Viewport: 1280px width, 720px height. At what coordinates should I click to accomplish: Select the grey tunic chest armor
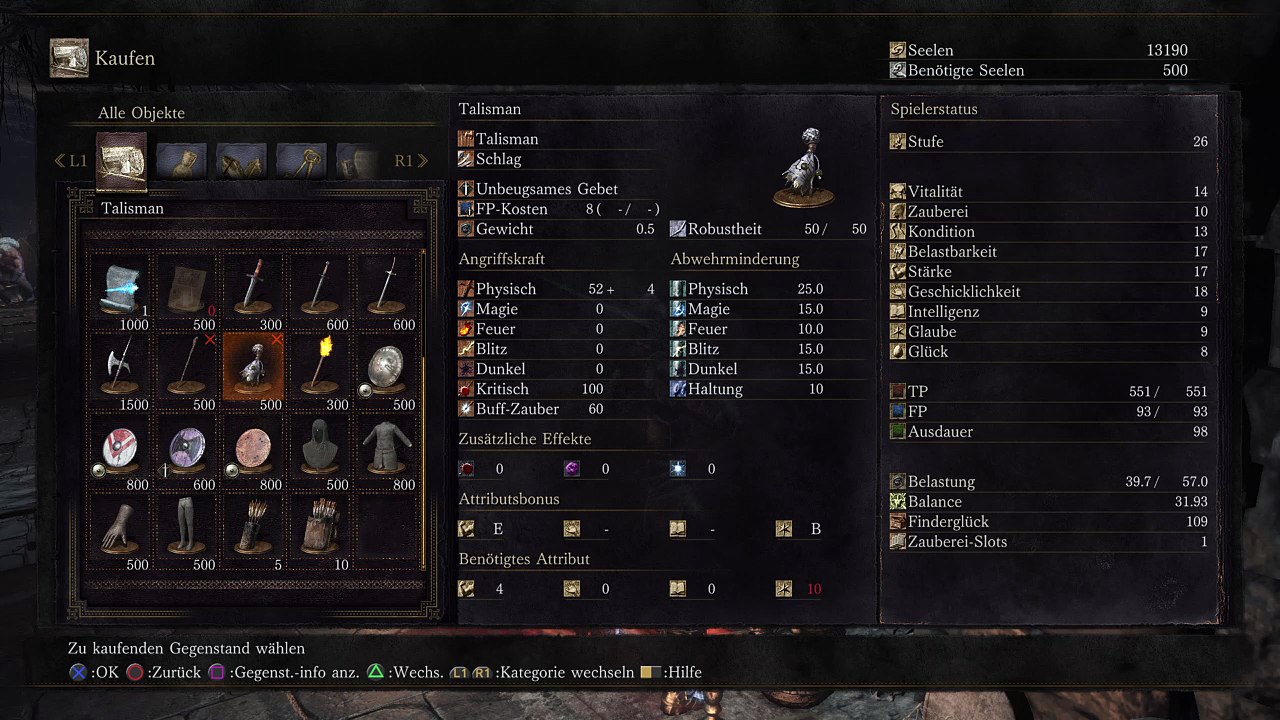click(388, 448)
